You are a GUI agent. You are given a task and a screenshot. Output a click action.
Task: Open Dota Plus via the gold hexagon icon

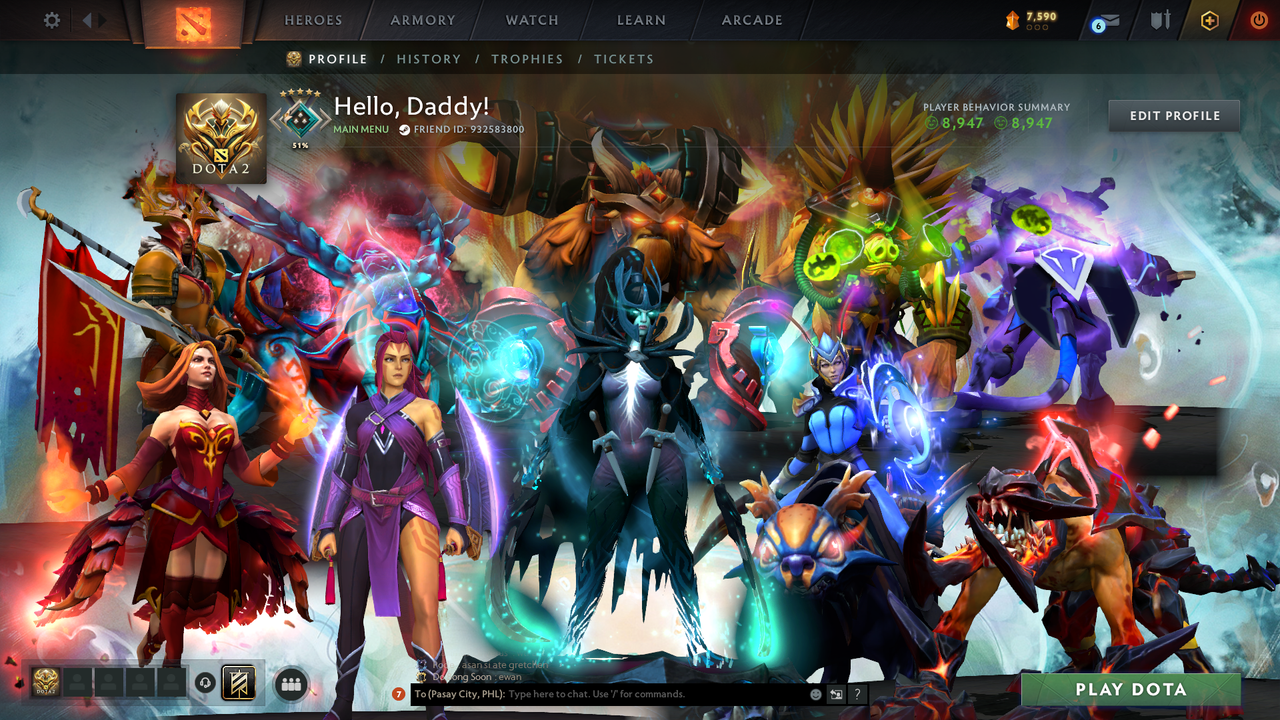click(x=1209, y=18)
